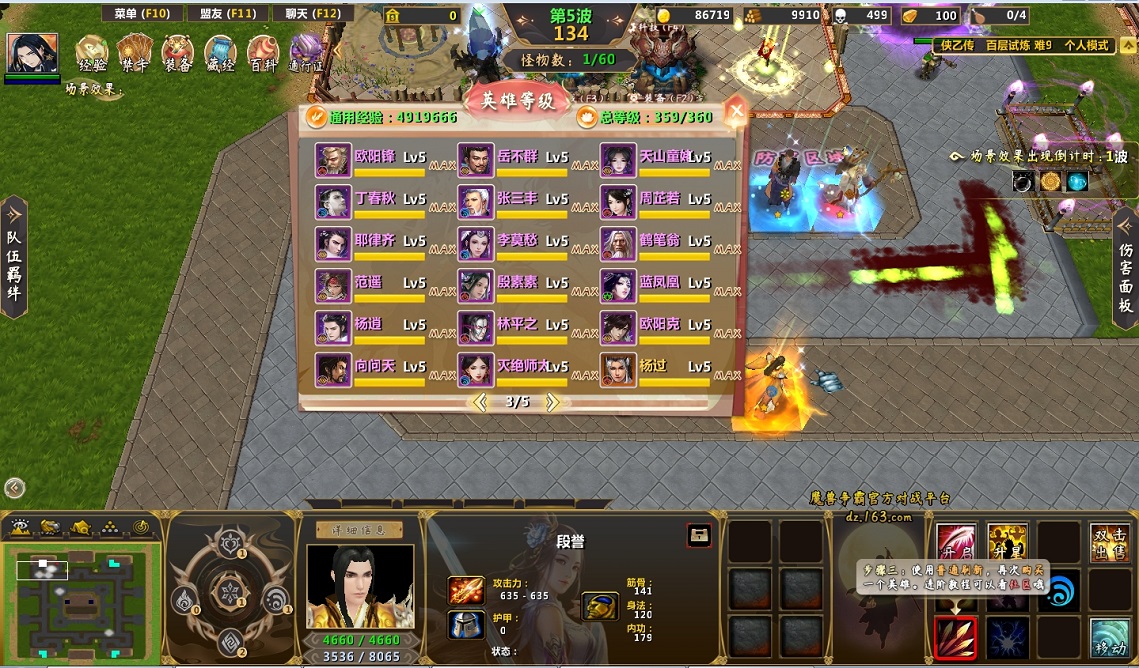Open the 装备 equipment icon
This screenshot has height=668, width=1139.
coord(178,52)
